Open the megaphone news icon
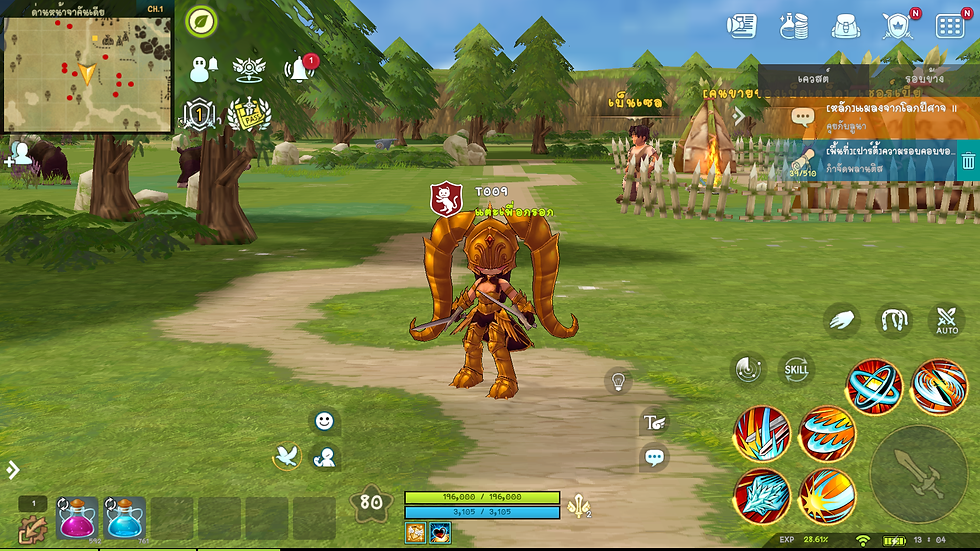Screen dimensions: 980x551 pos(742,26)
